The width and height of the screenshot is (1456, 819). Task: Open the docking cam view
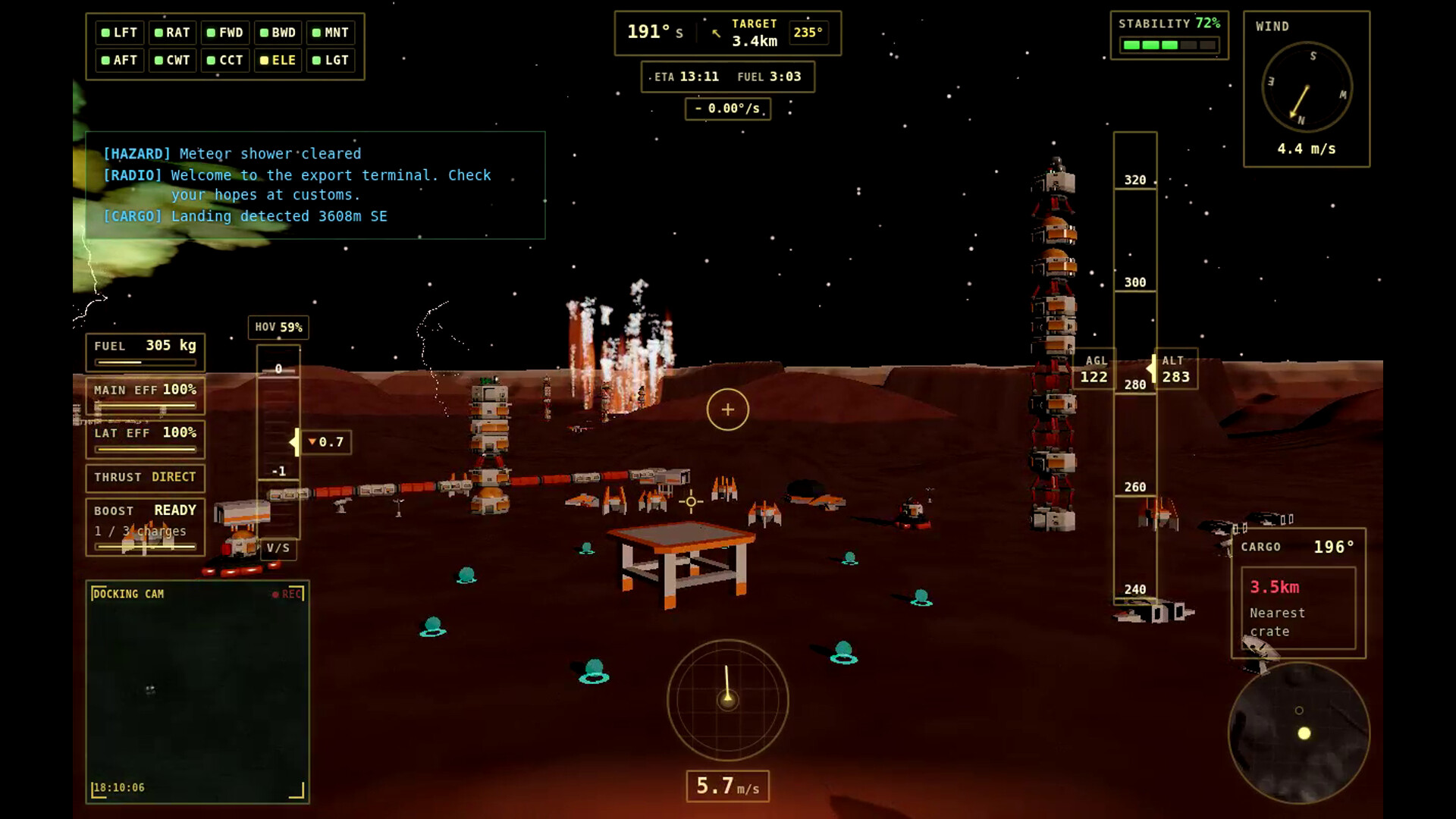197,692
